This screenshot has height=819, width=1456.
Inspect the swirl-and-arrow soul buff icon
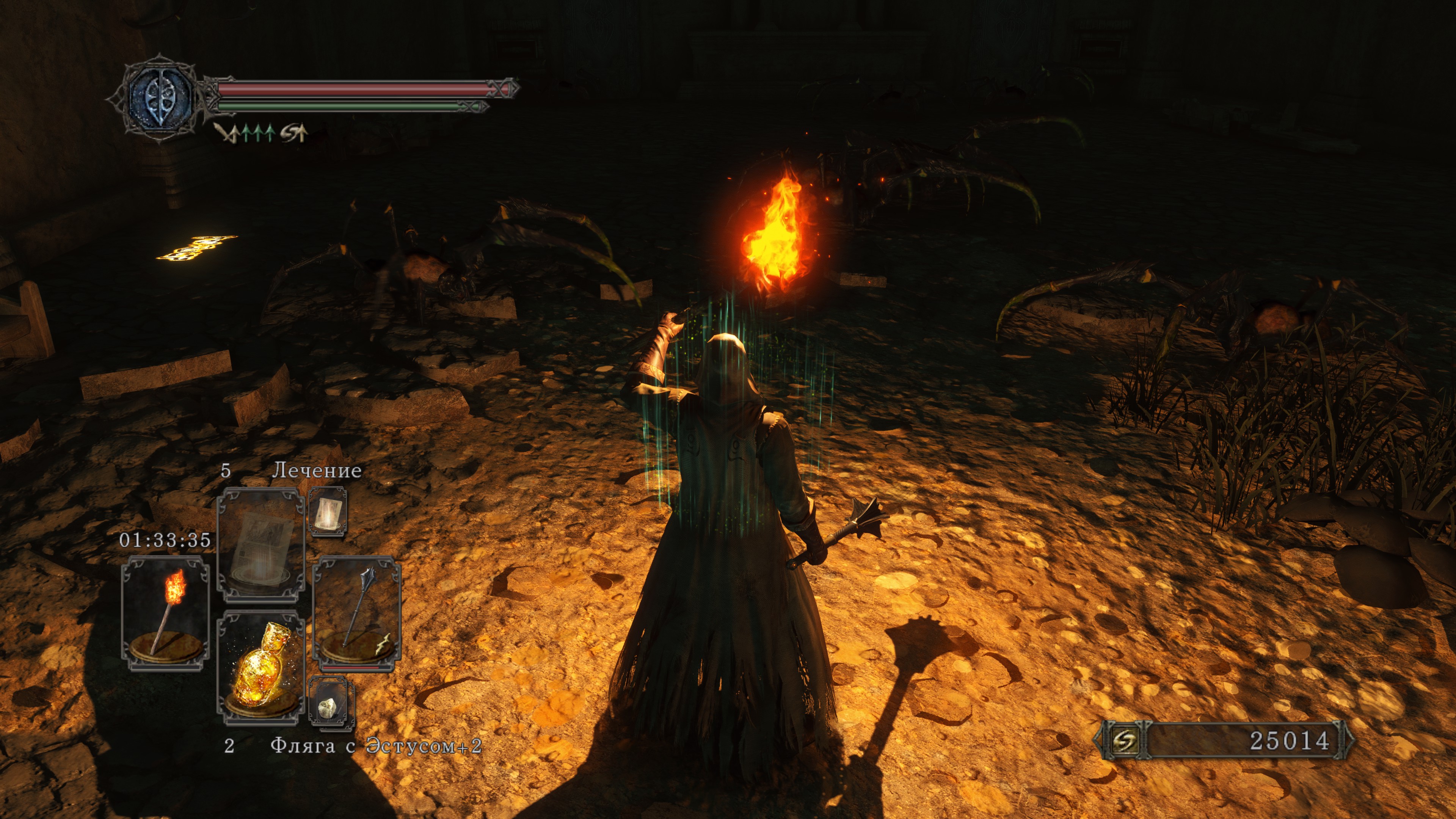tap(294, 133)
